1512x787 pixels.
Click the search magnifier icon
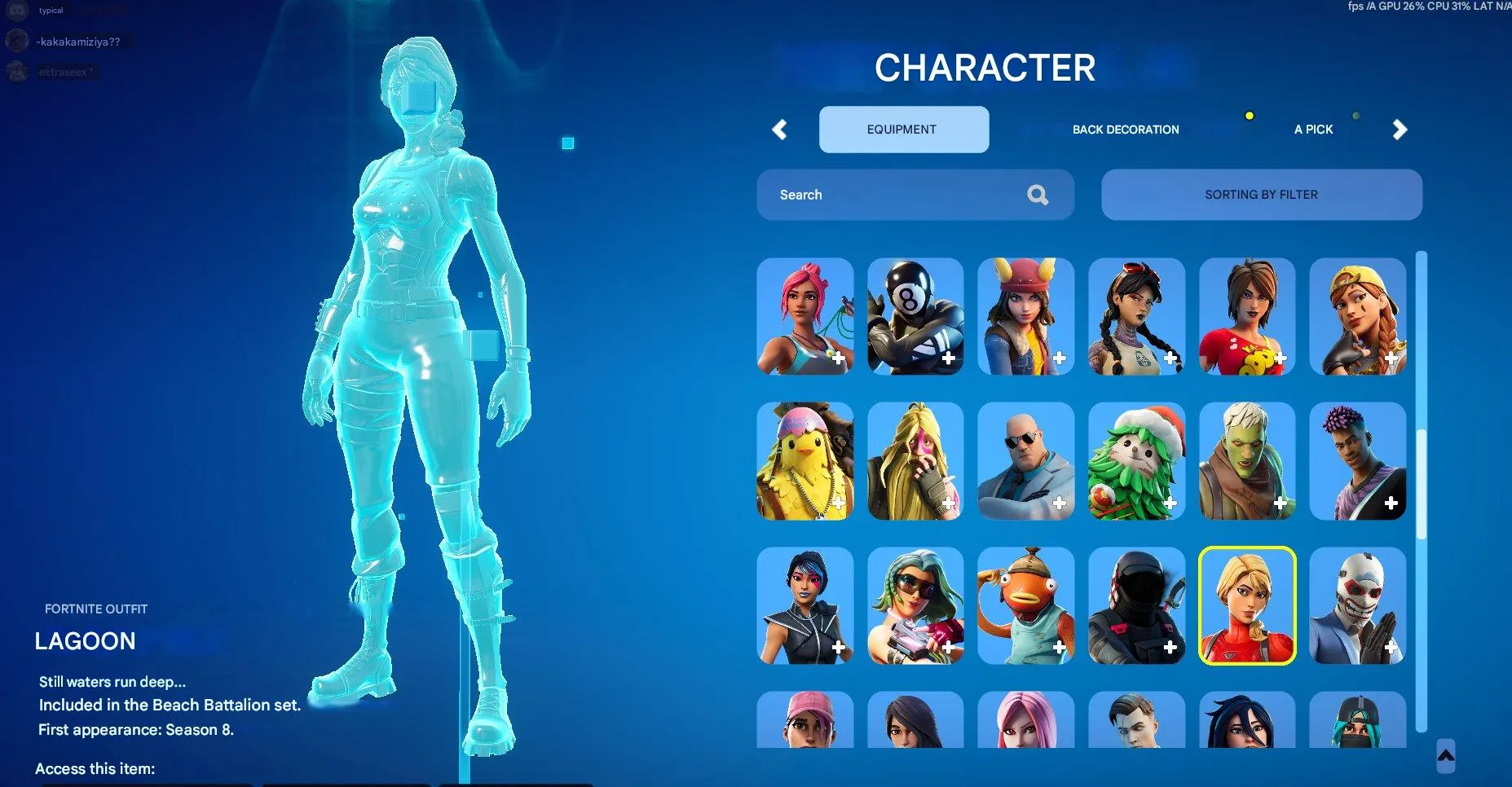click(x=1038, y=195)
